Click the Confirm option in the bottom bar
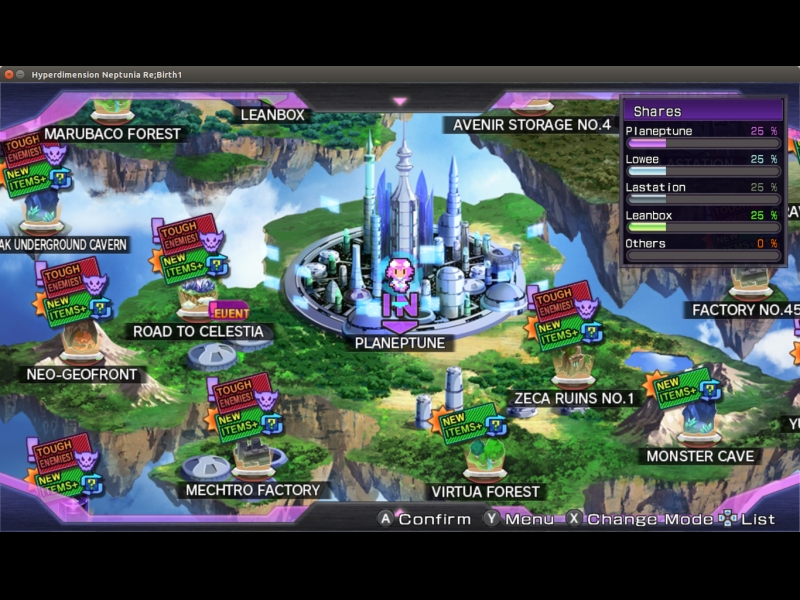 coord(424,519)
